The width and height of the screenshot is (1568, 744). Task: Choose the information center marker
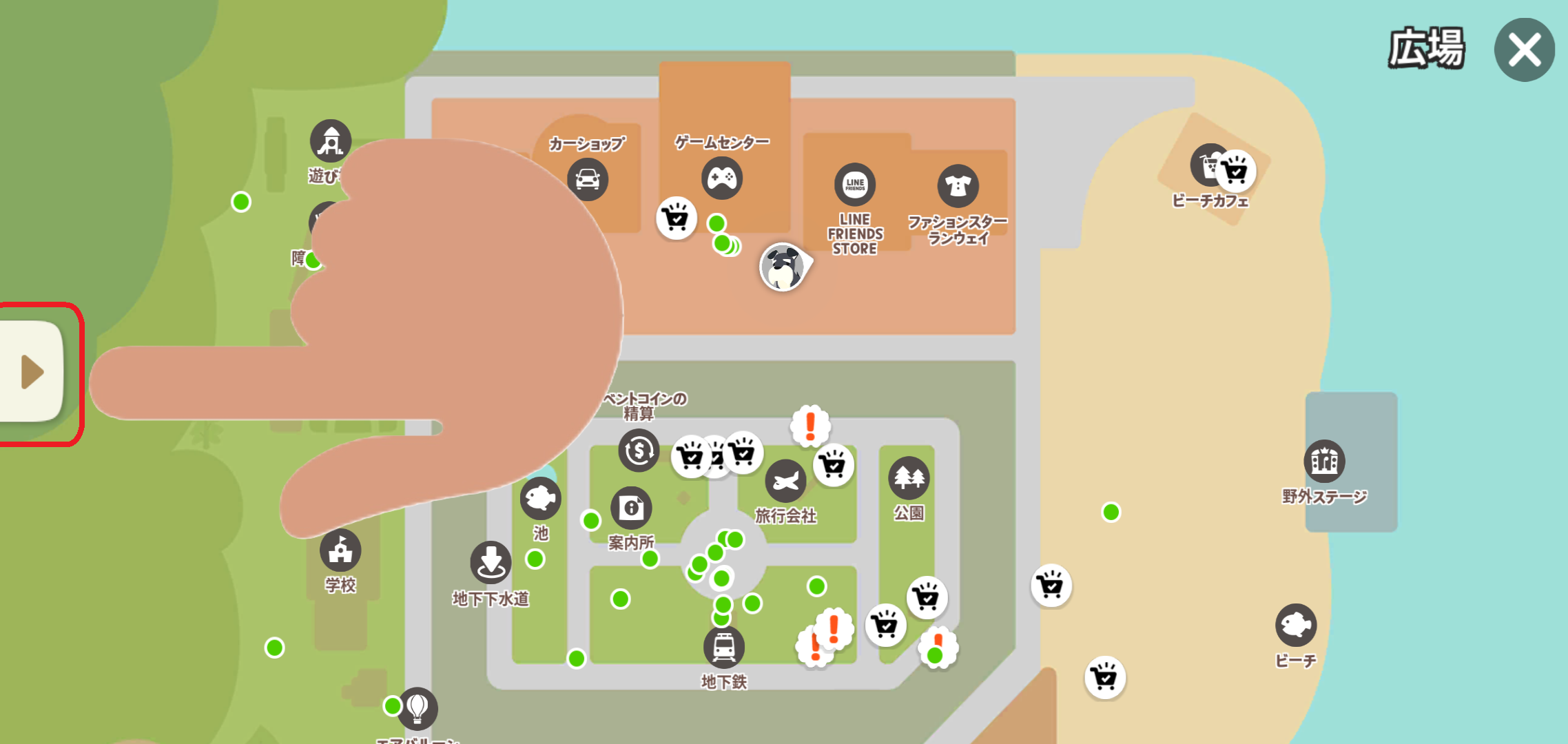coord(631,508)
